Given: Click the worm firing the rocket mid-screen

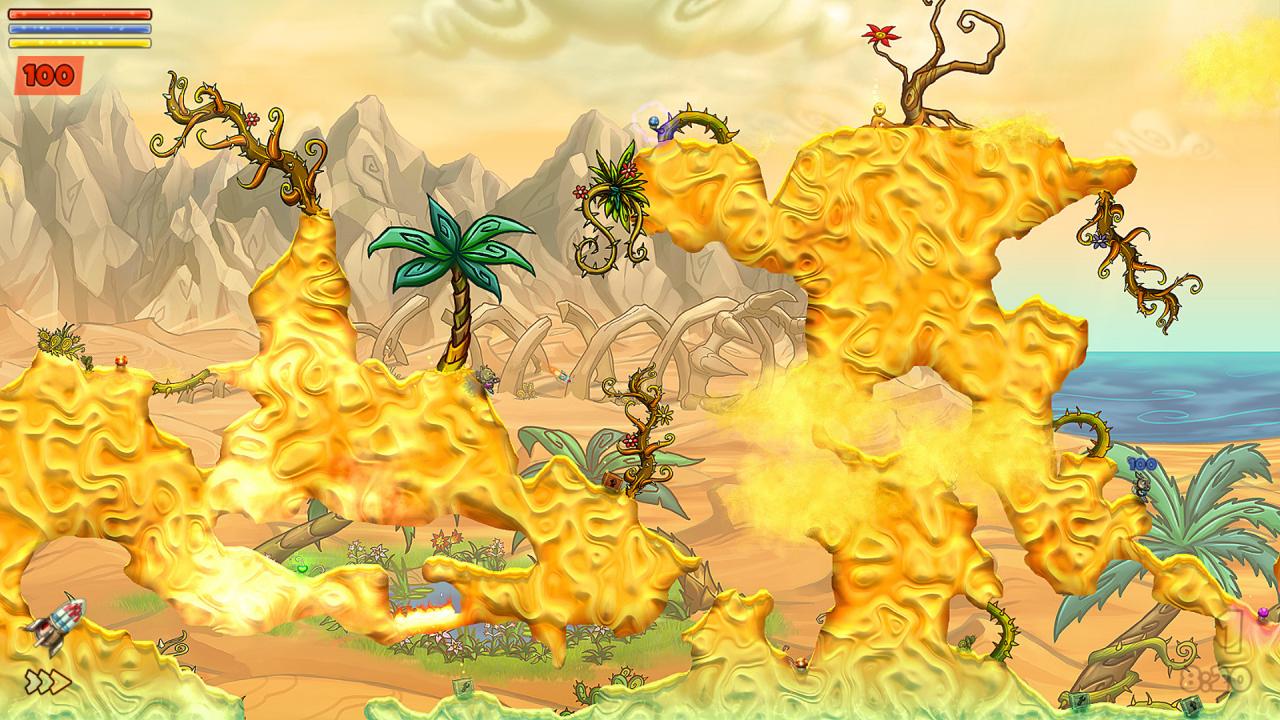Looking at the screenshot, I should tap(487, 377).
